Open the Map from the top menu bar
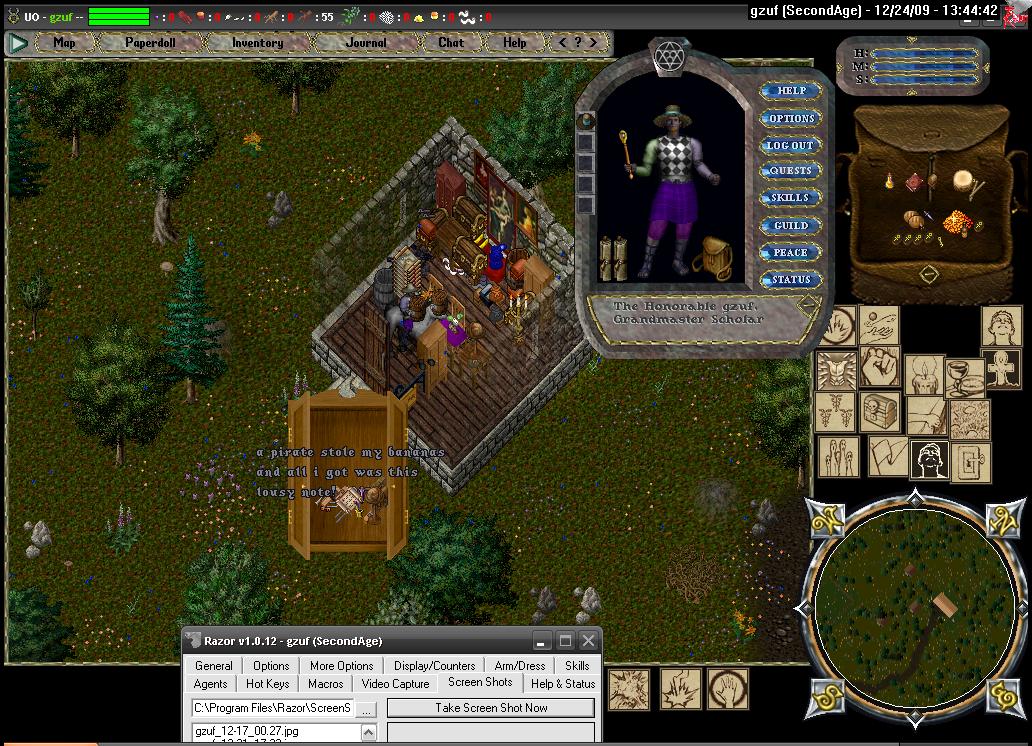The image size is (1032, 746). (64, 43)
